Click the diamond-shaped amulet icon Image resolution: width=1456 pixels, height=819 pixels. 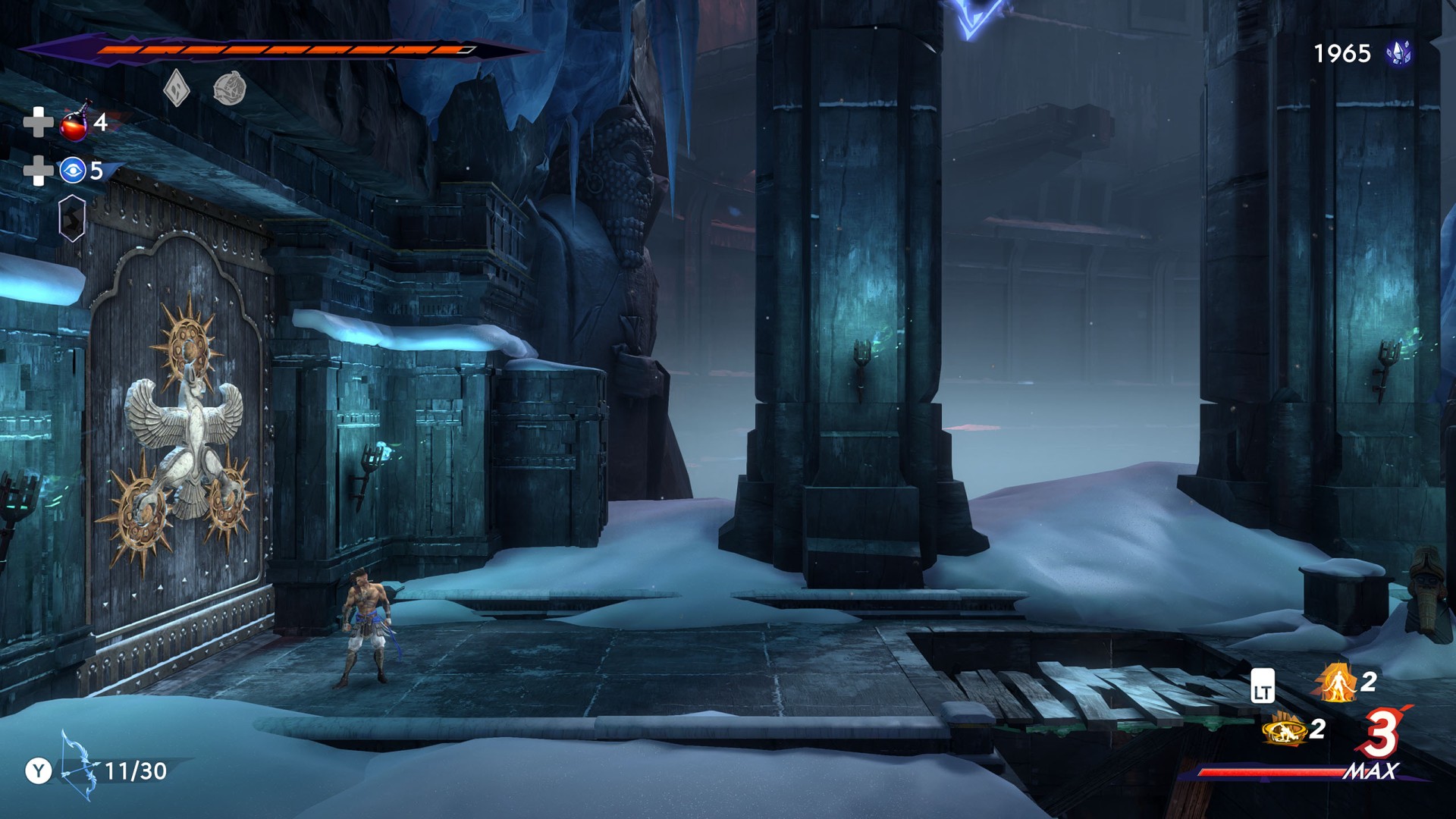tap(176, 89)
